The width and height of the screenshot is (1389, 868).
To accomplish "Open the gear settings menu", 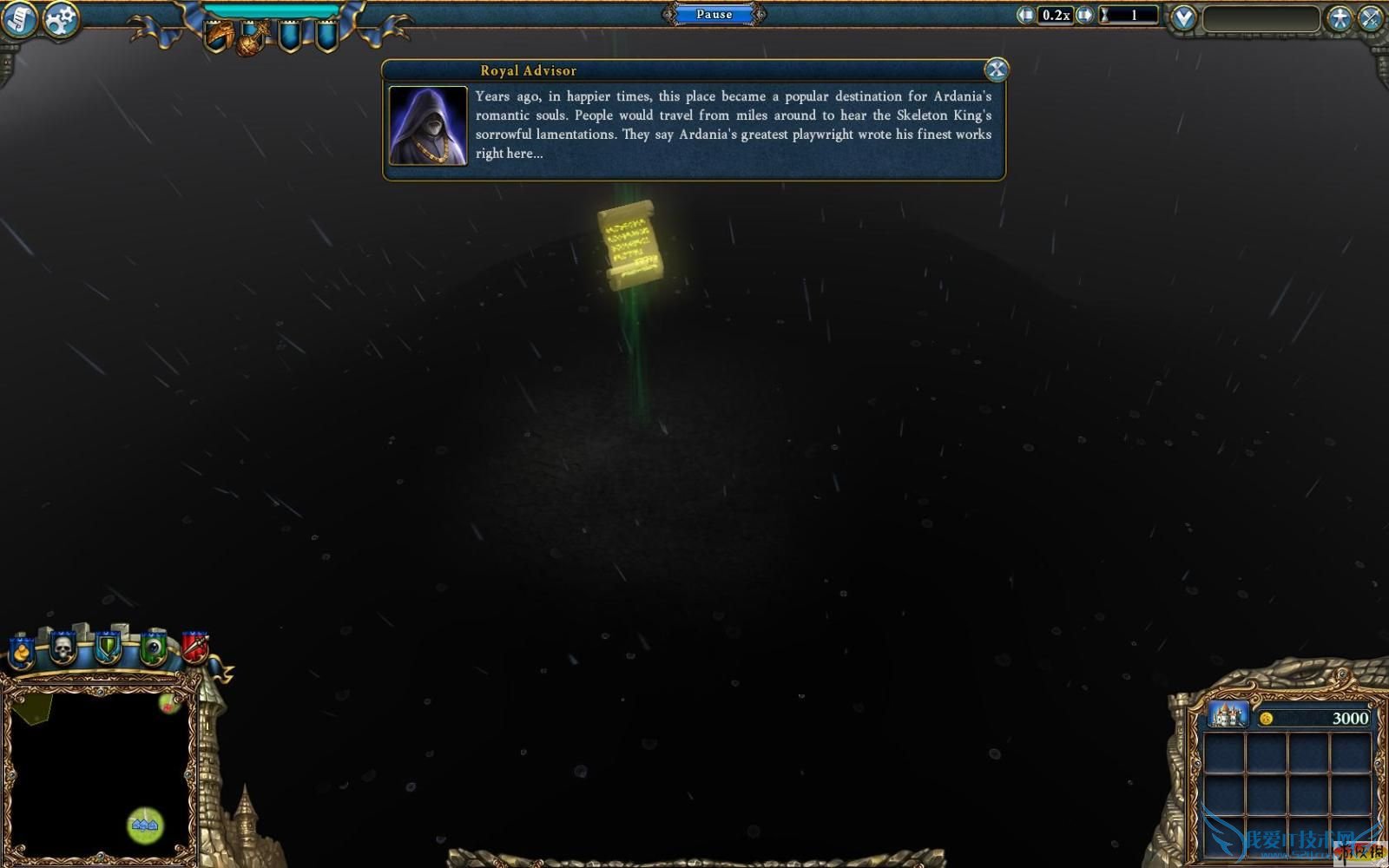I will 61,19.
